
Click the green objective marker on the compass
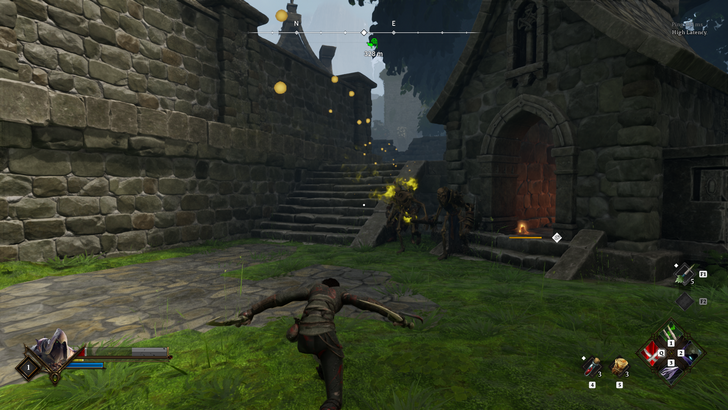[x=373, y=43]
